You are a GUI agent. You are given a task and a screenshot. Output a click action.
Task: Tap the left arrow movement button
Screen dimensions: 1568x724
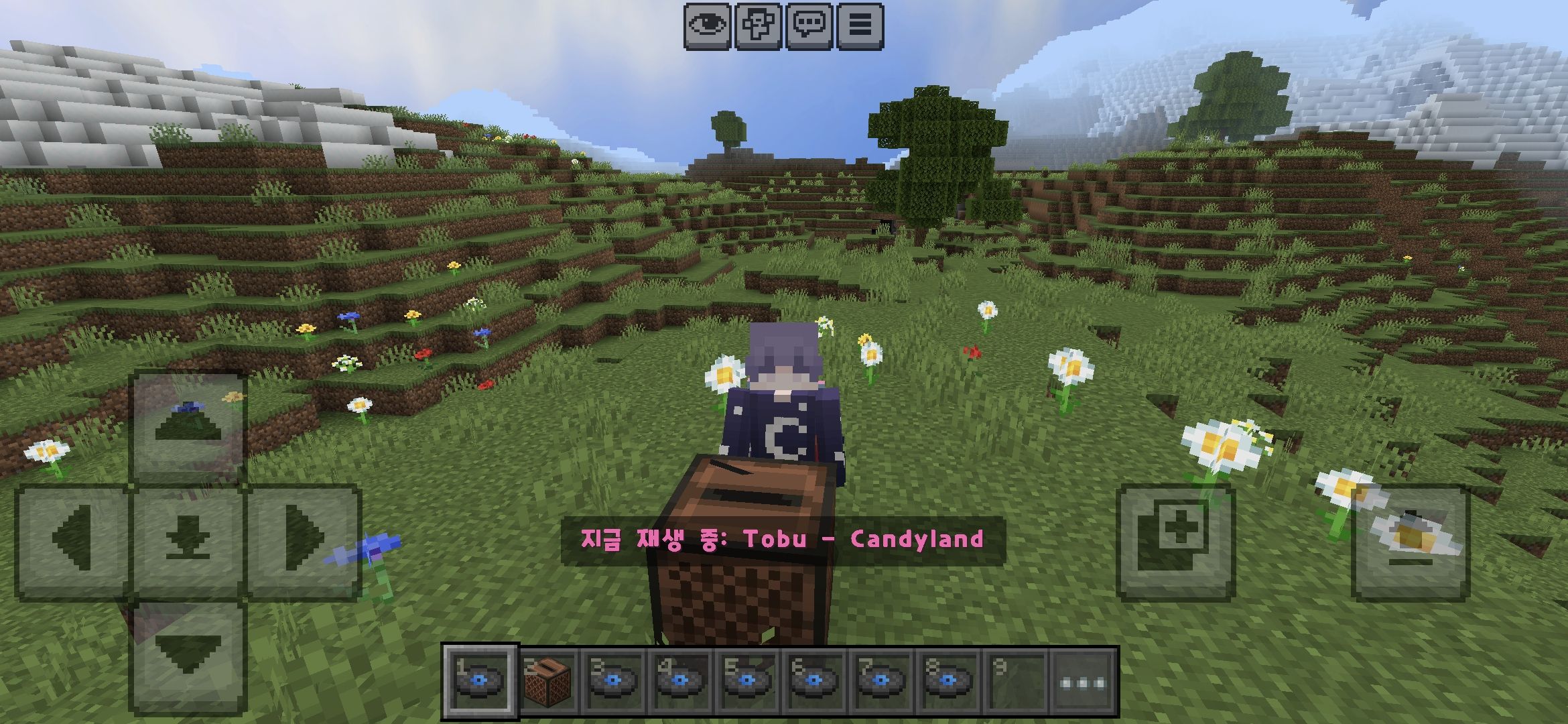tap(72, 540)
